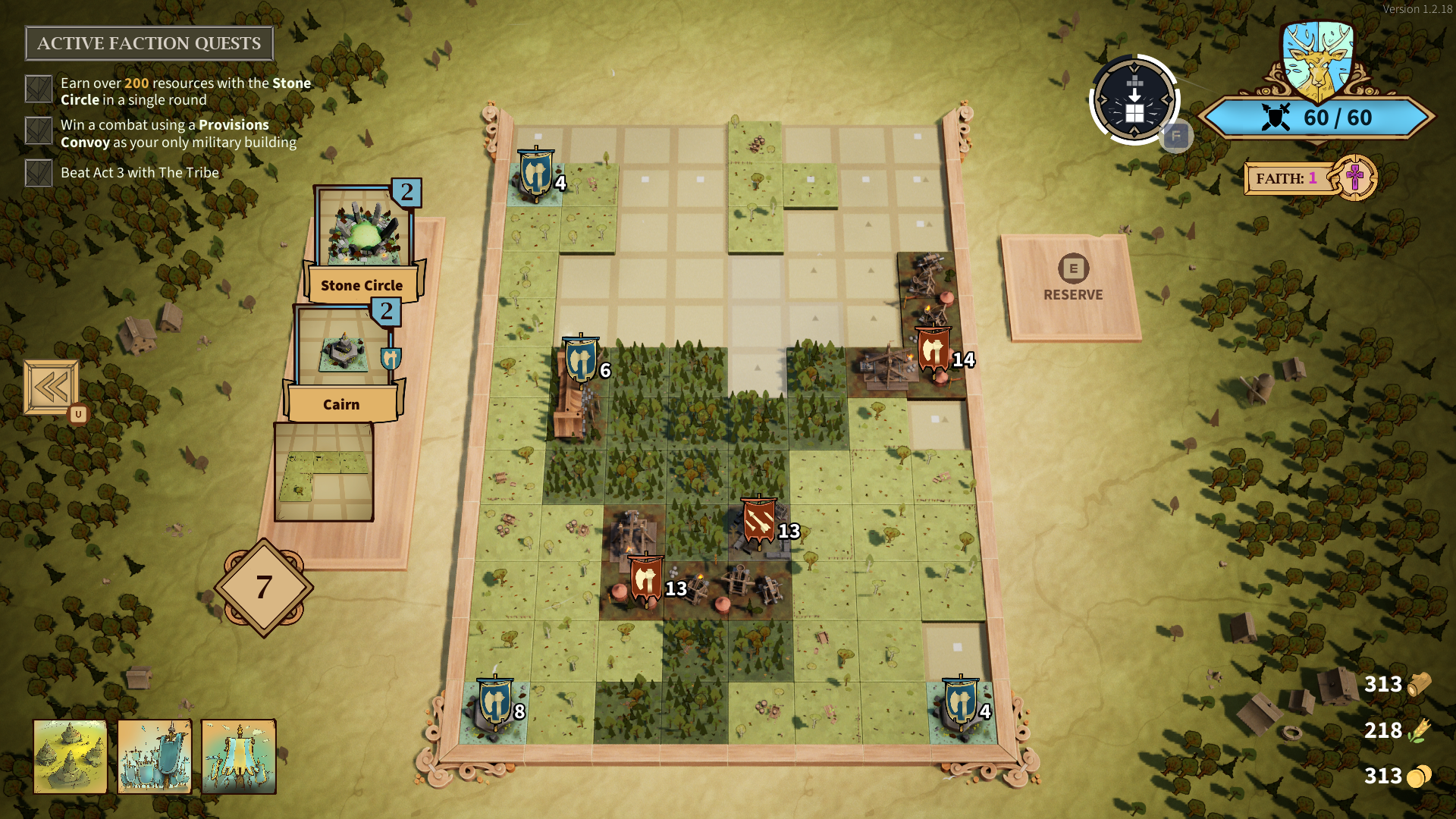The height and width of the screenshot is (819, 1456).
Task: Select the enemy banner with strength 14
Action: click(x=934, y=351)
